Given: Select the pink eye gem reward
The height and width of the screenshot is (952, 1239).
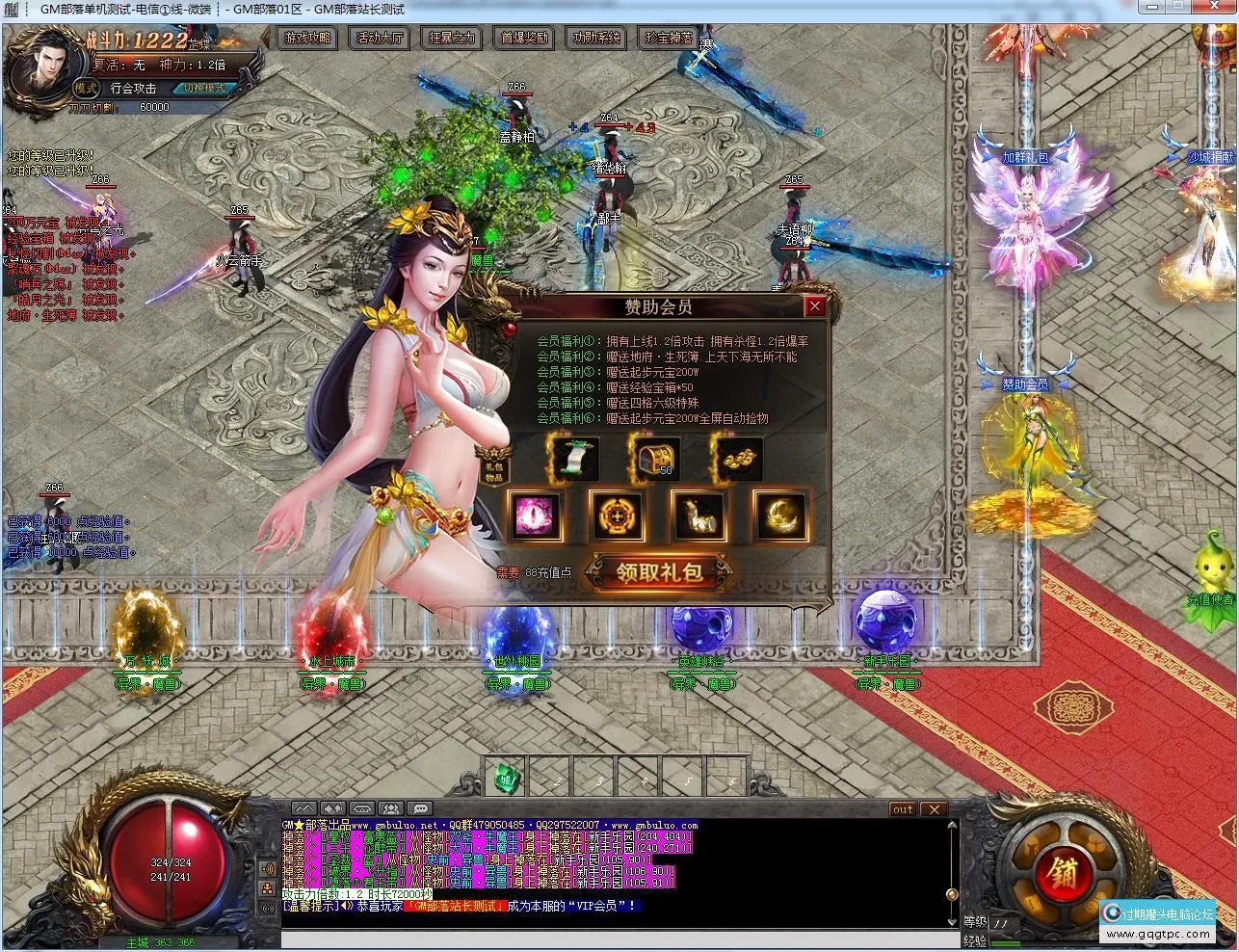Looking at the screenshot, I should (535, 516).
